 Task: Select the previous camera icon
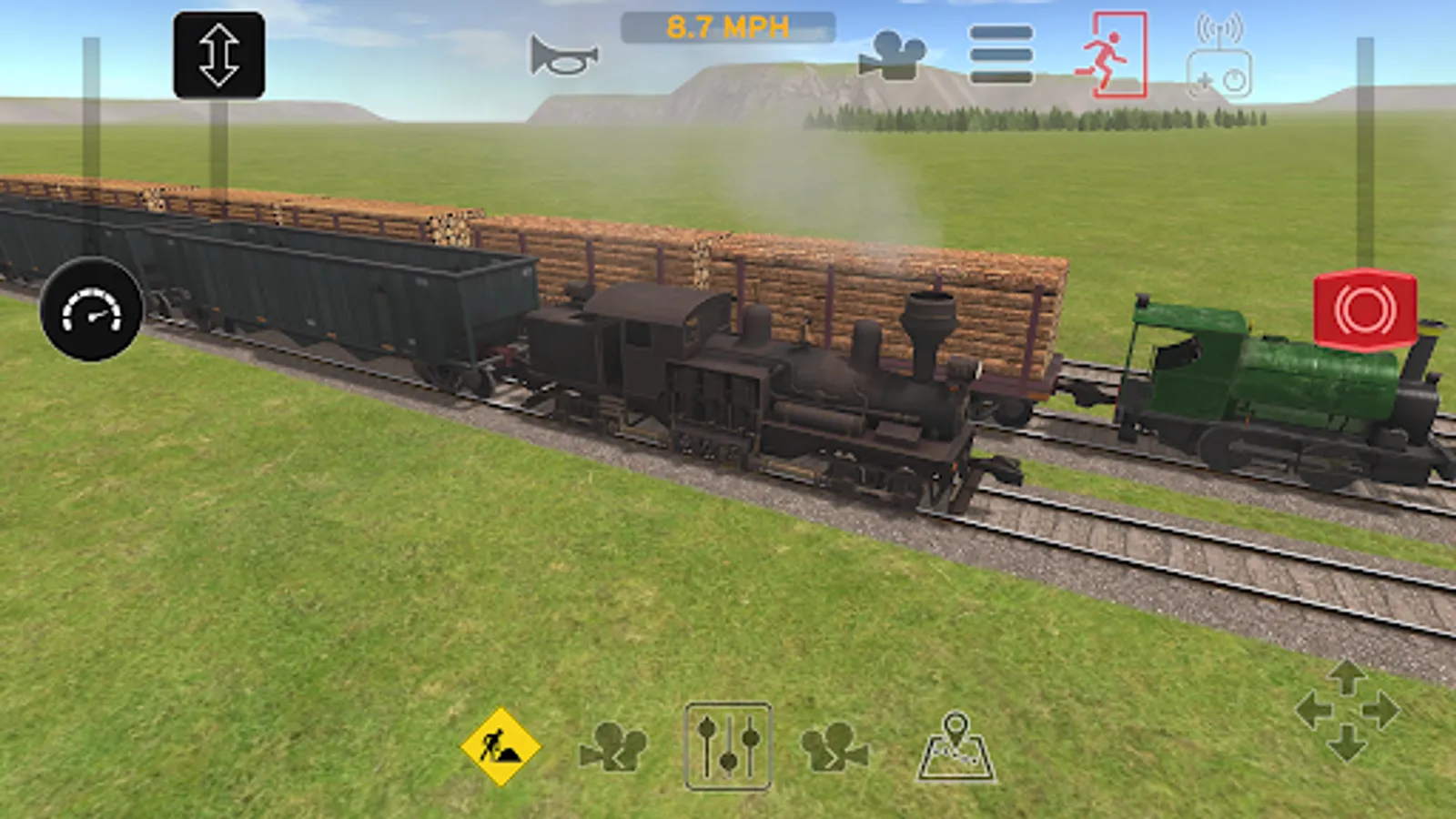[612, 748]
